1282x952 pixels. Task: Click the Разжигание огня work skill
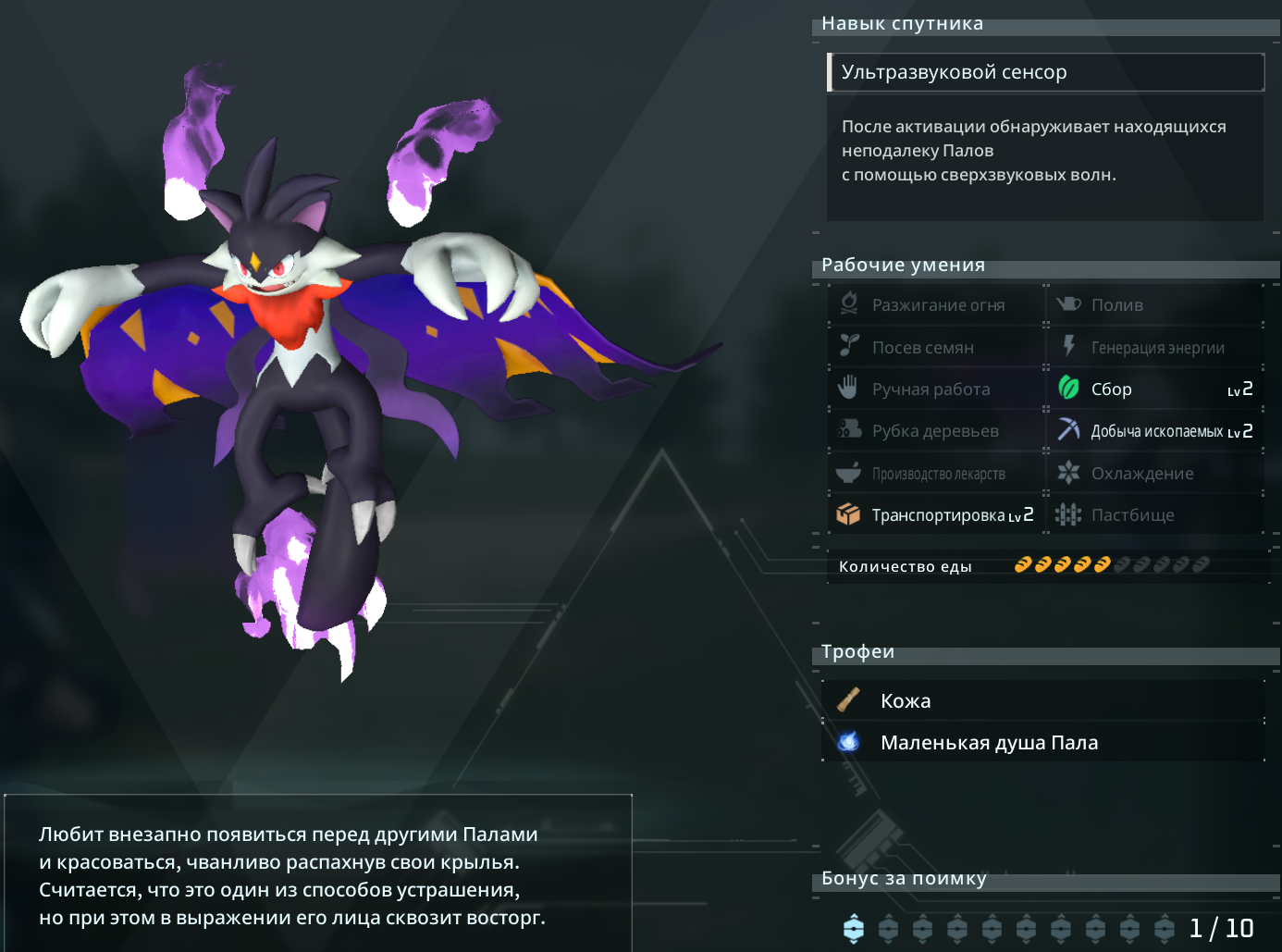click(x=936, y=305)
